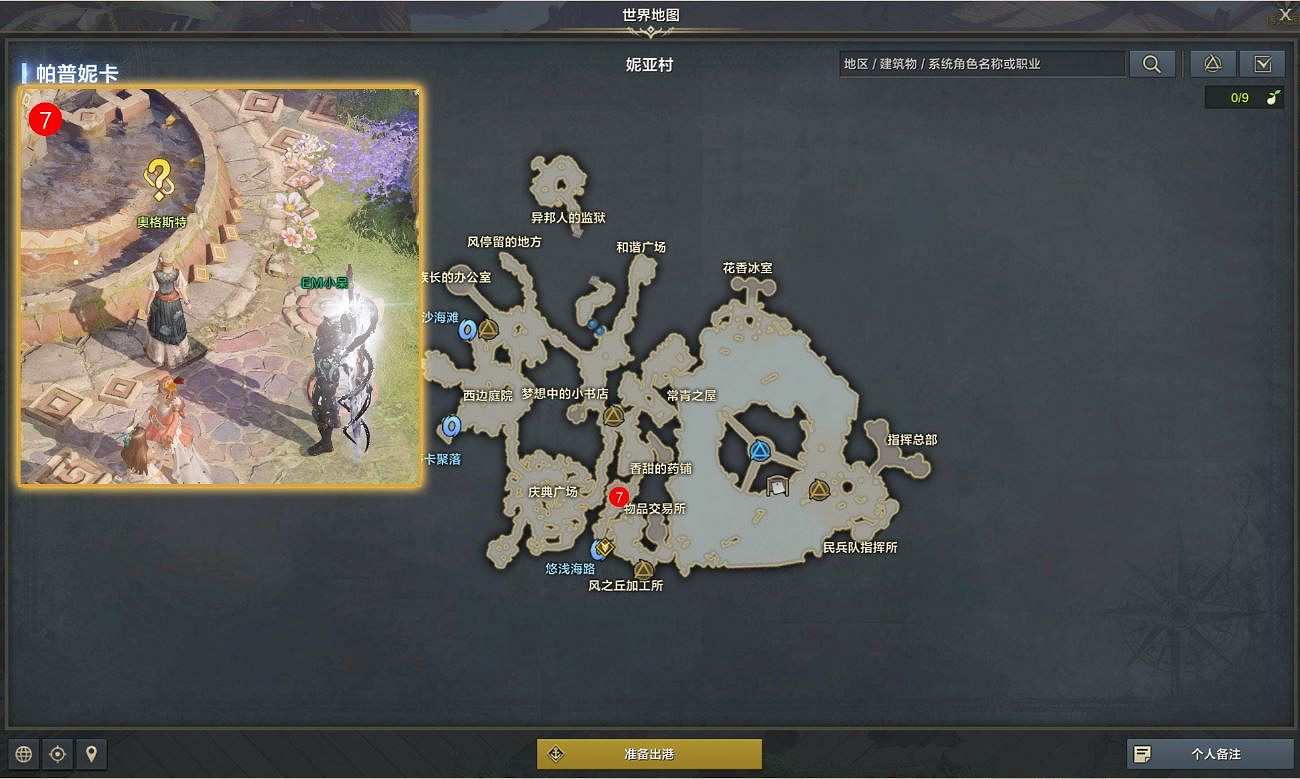1300x779 pixels.
Task: Open search with the magnifier icon
Action: (x=1151, y=63)
